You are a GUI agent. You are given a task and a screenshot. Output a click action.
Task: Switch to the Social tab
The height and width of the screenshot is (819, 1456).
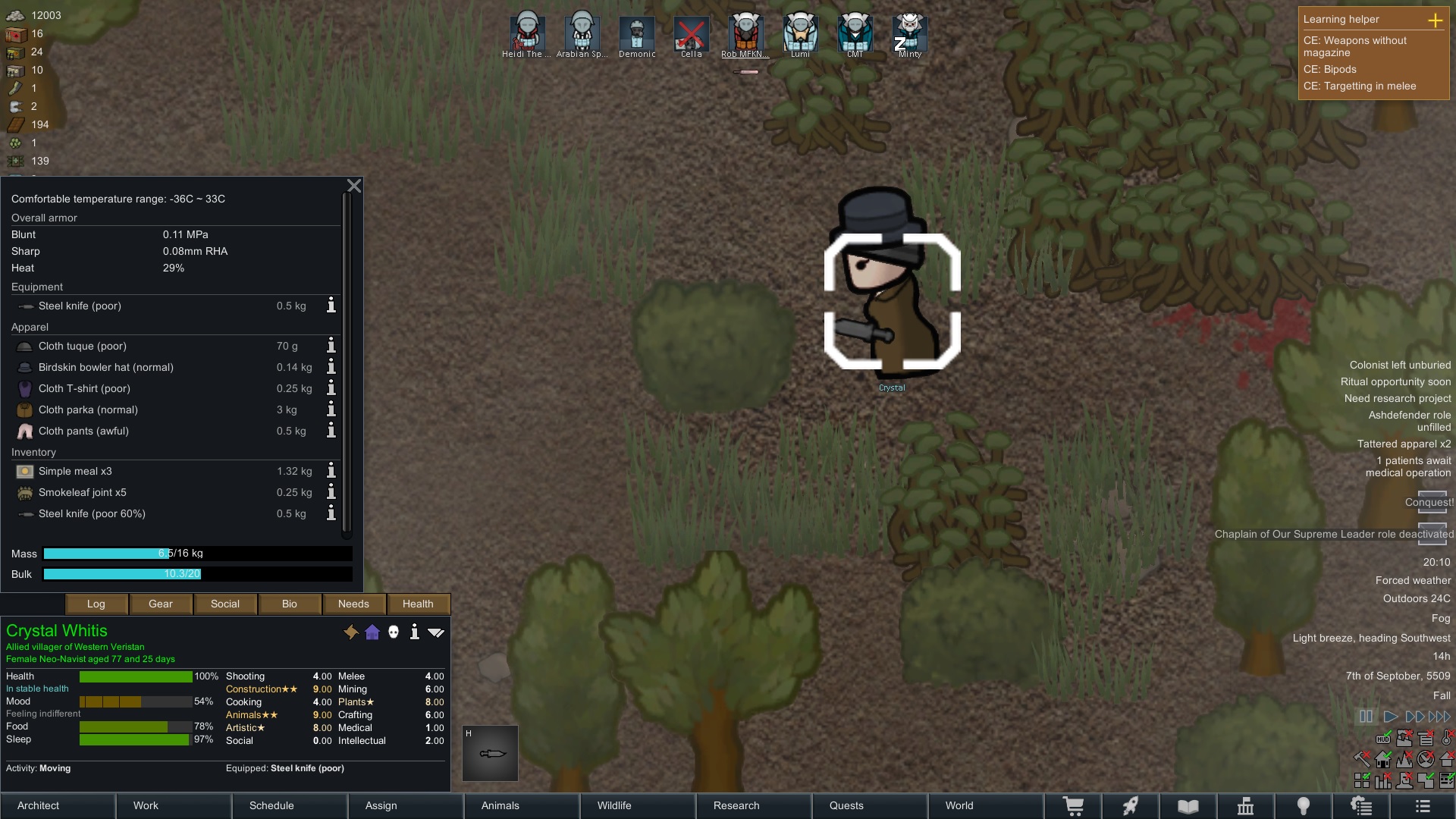pyautogui.click(x=224, y=604)
